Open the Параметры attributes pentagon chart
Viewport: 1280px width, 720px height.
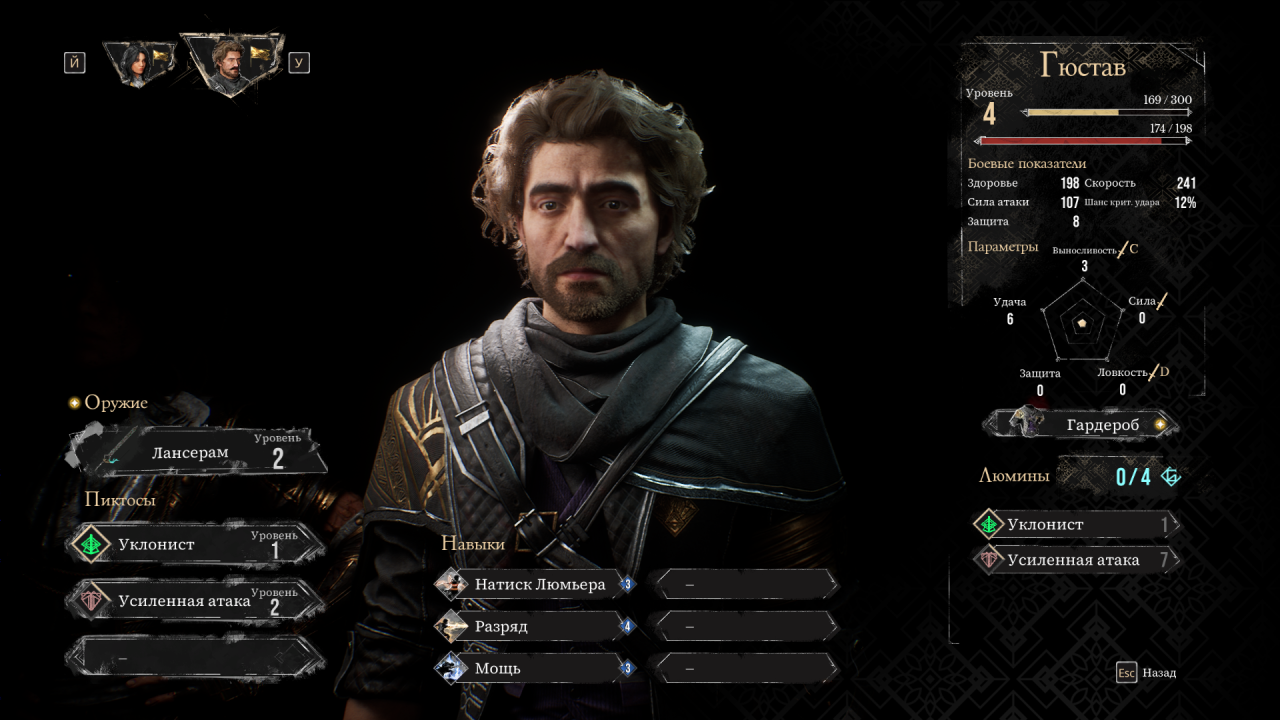click(1080, 324)
